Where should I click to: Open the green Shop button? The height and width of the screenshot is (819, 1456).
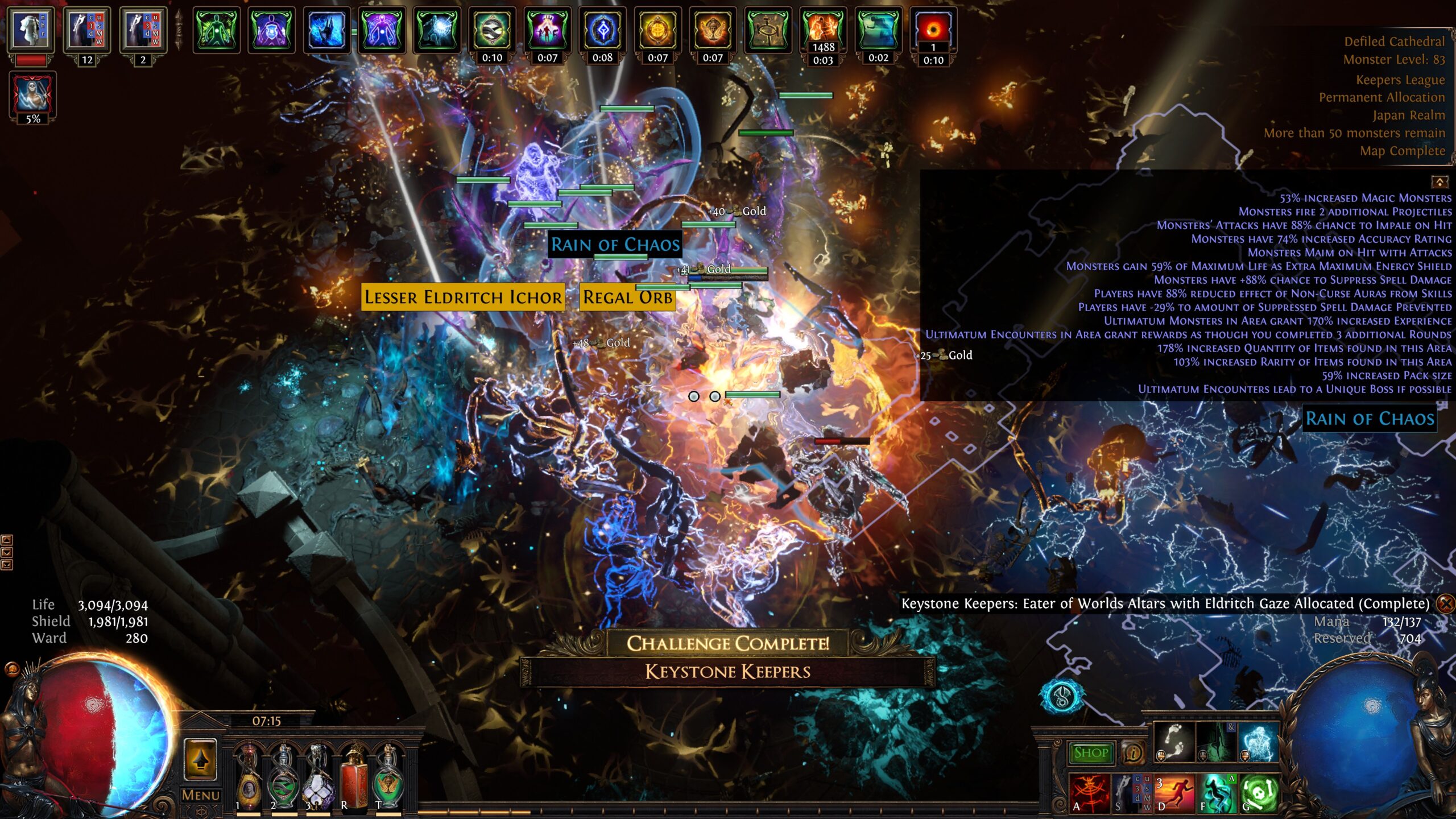tap(1090, 752)
